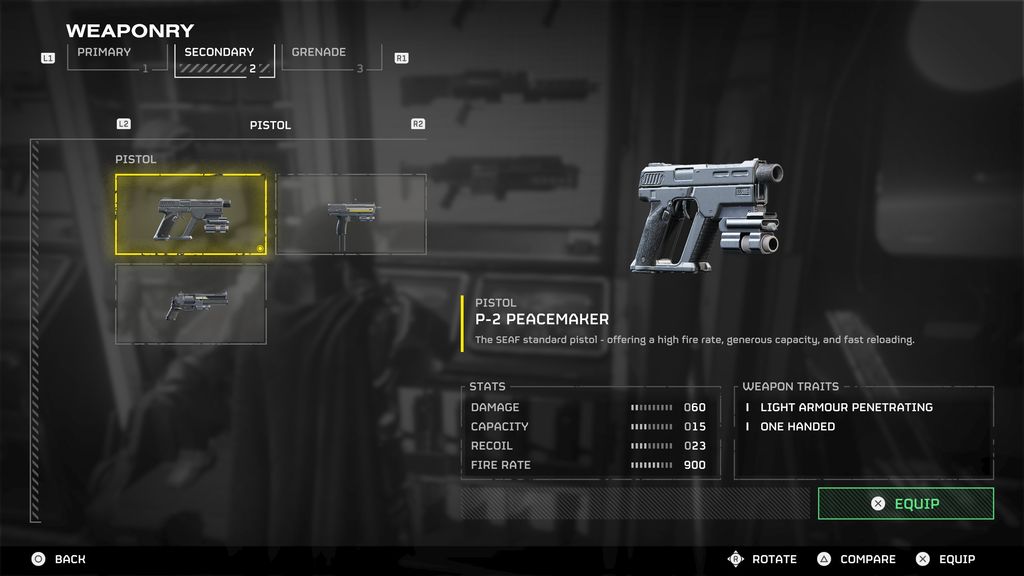Select the P-2 Peacemaker pistol slot
The image size is (1024, 576).
pos(191,215)
